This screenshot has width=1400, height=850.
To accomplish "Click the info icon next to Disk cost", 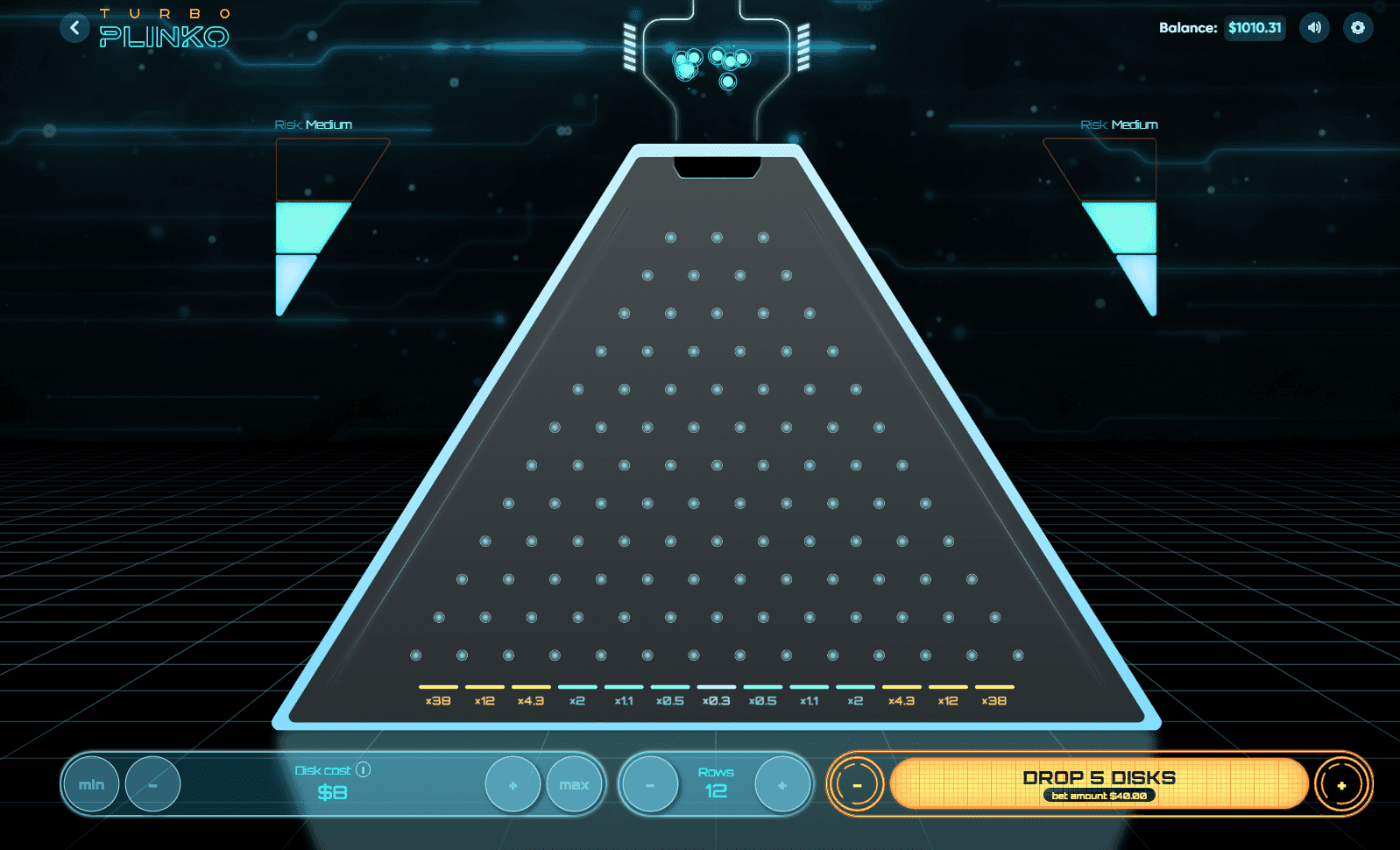I will [x=362, y=770].
